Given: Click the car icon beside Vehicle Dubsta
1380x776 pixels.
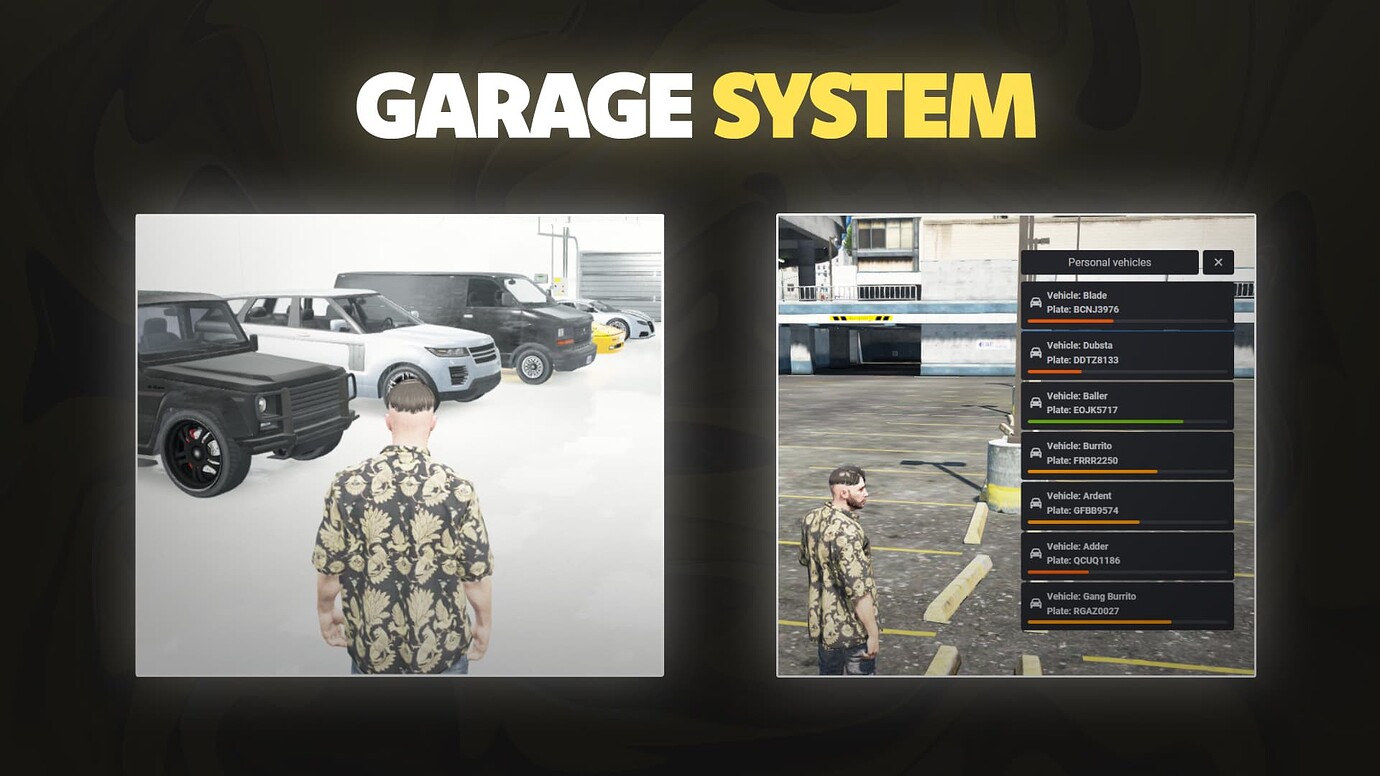Looking at the screenshot, I should [x=1034, y=352].
